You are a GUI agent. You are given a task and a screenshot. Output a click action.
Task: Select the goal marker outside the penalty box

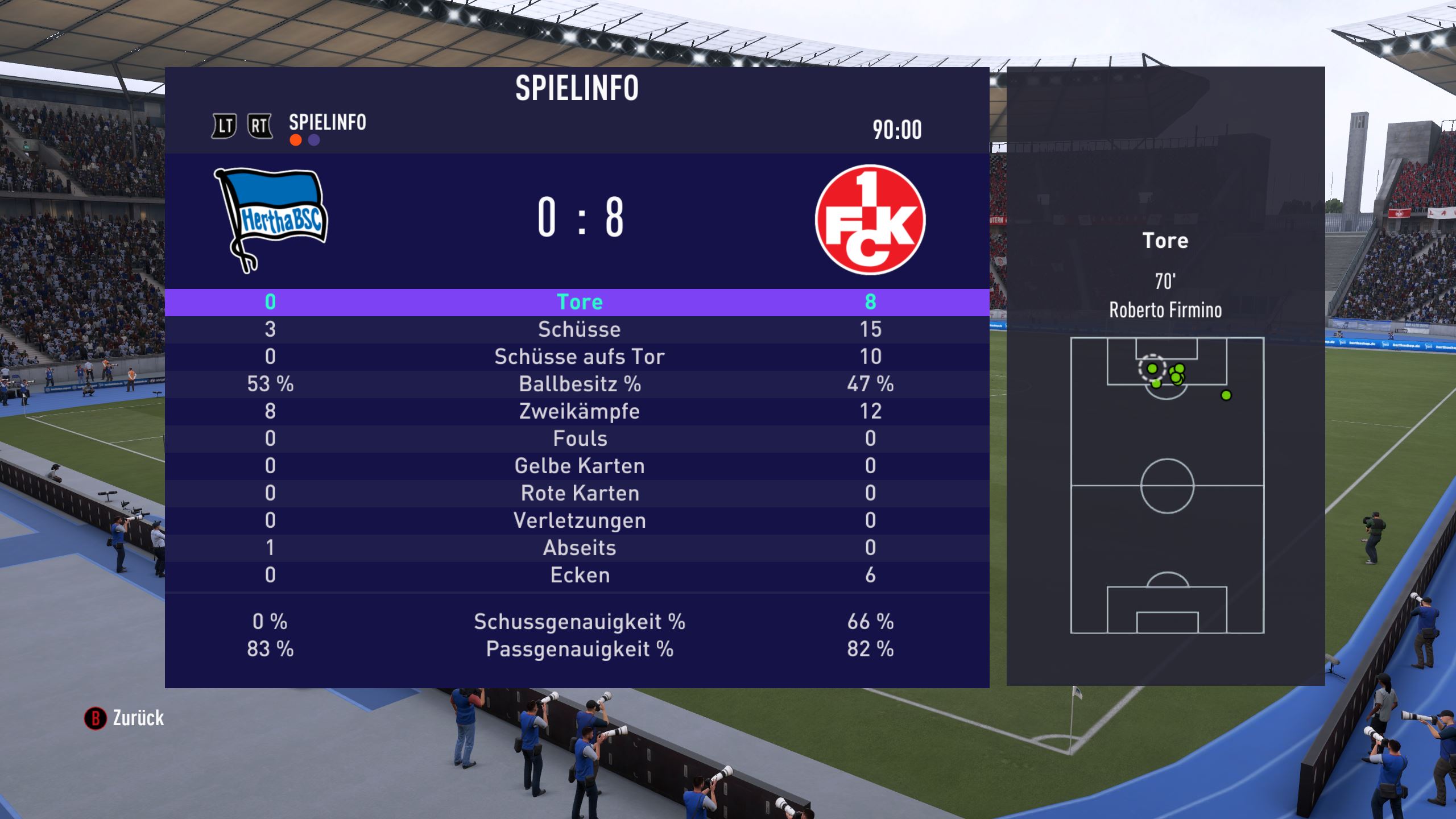click(x=1226, y=395)
